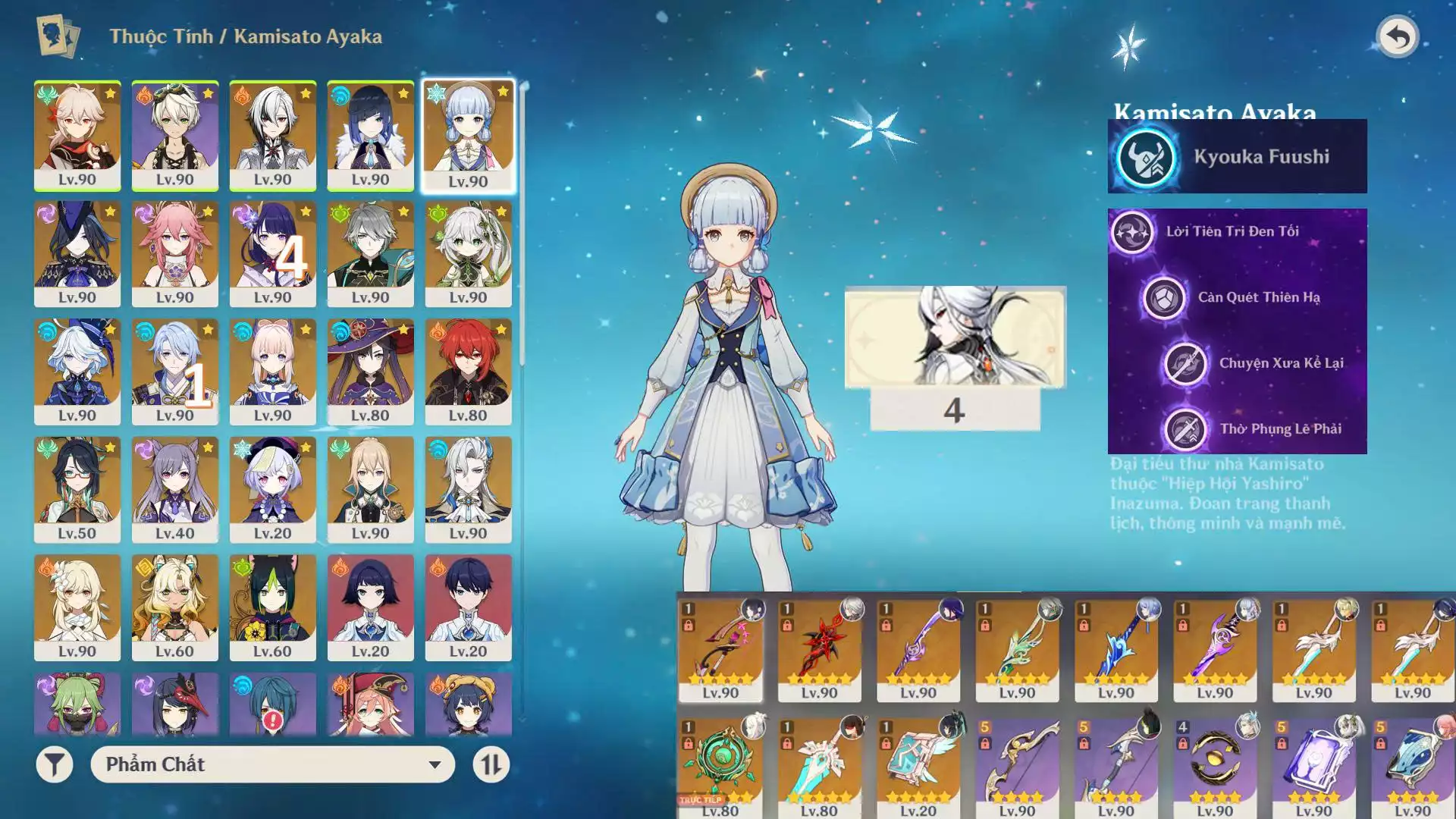This screenshot has width=1456, height=819.
Task: Open the character filter funnel
Action: (55, 764)
